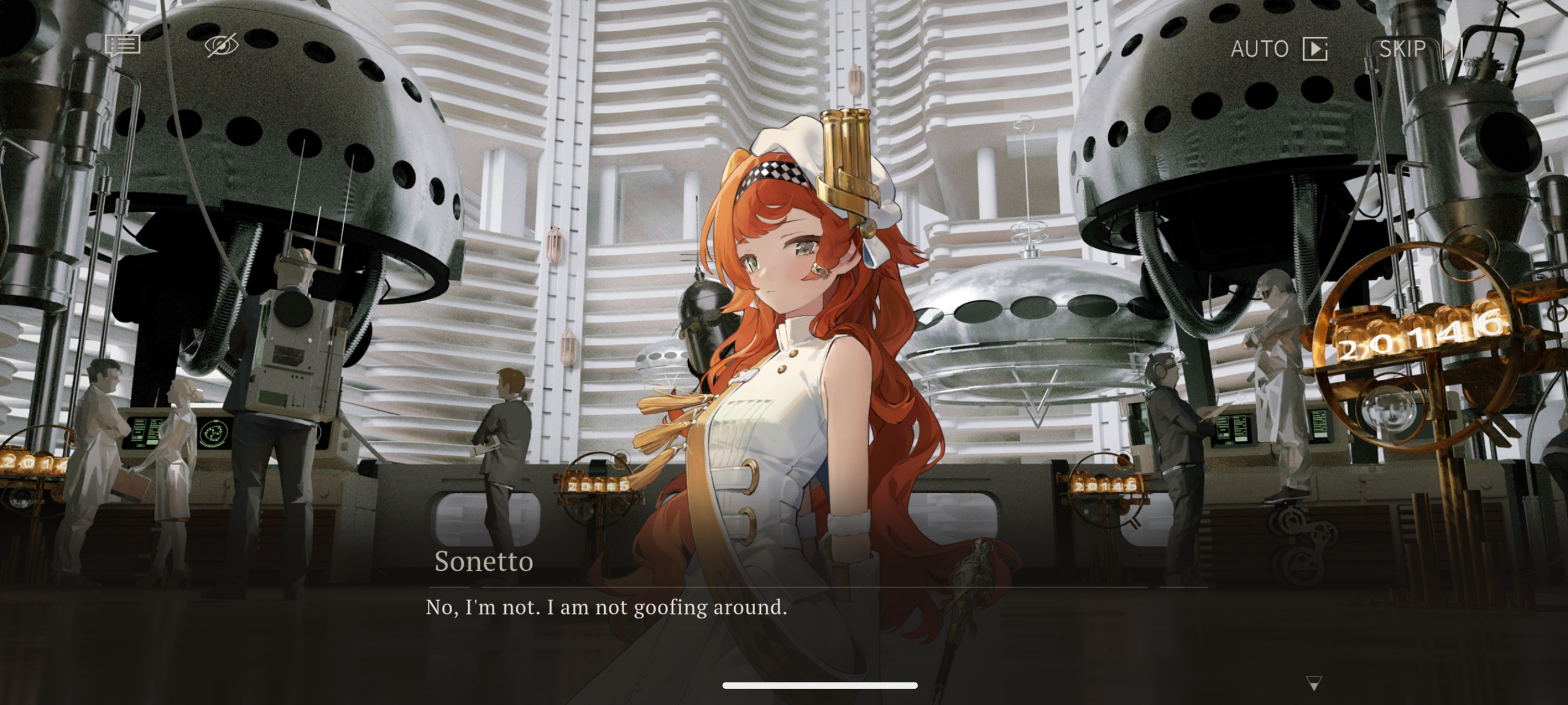Toggle AUTO dialogue playback
The image size is (1568, 705).
click(1278, 49)
